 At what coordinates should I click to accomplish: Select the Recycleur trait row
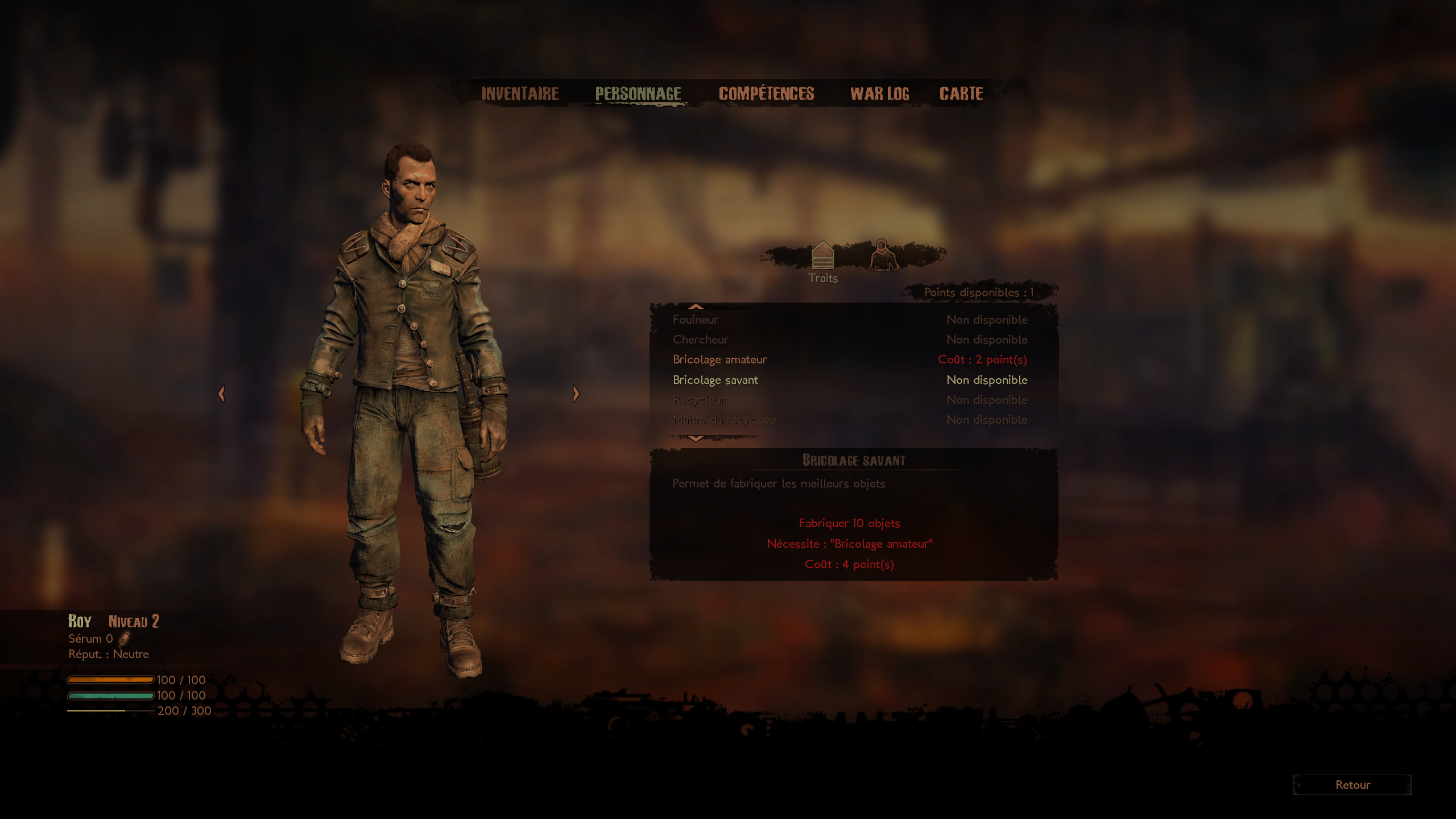point(850,400)
